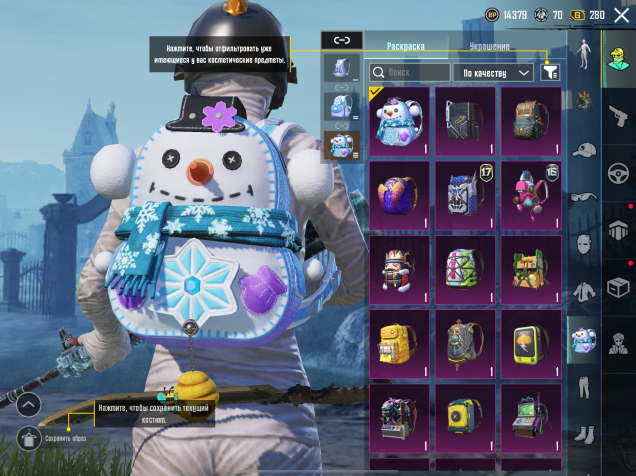Viewport: 636px width, 476px height.
Task: Select the snowman backpack skin
Action: [x=399, y=120]
